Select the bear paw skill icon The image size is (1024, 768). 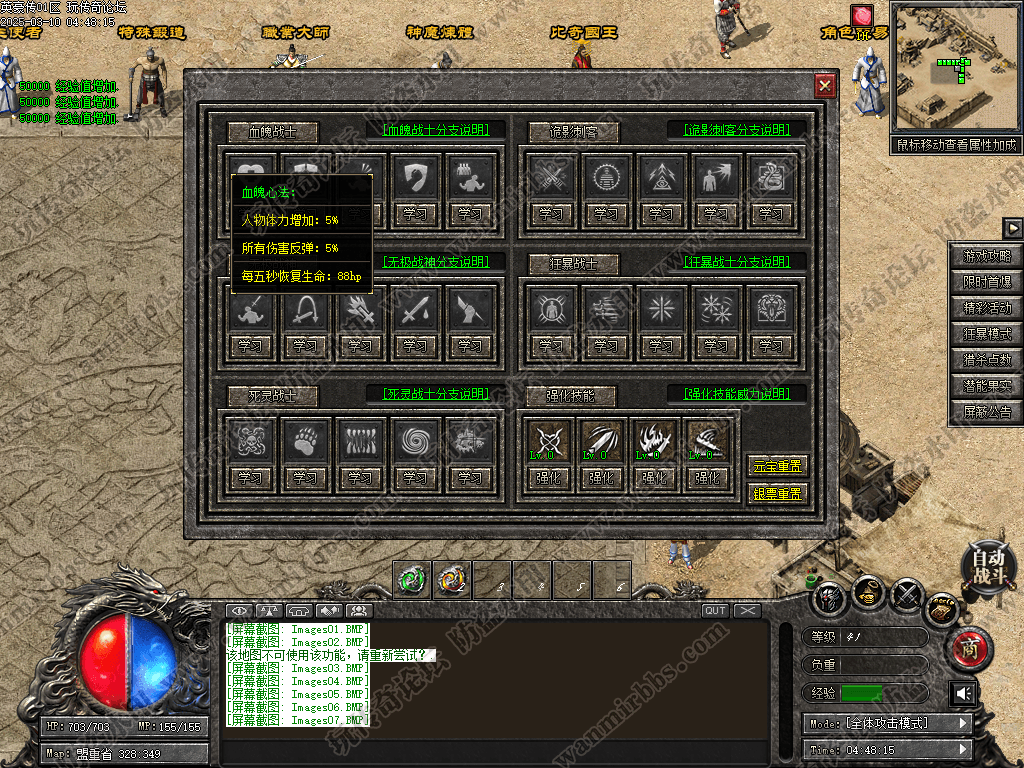[305, 440]
